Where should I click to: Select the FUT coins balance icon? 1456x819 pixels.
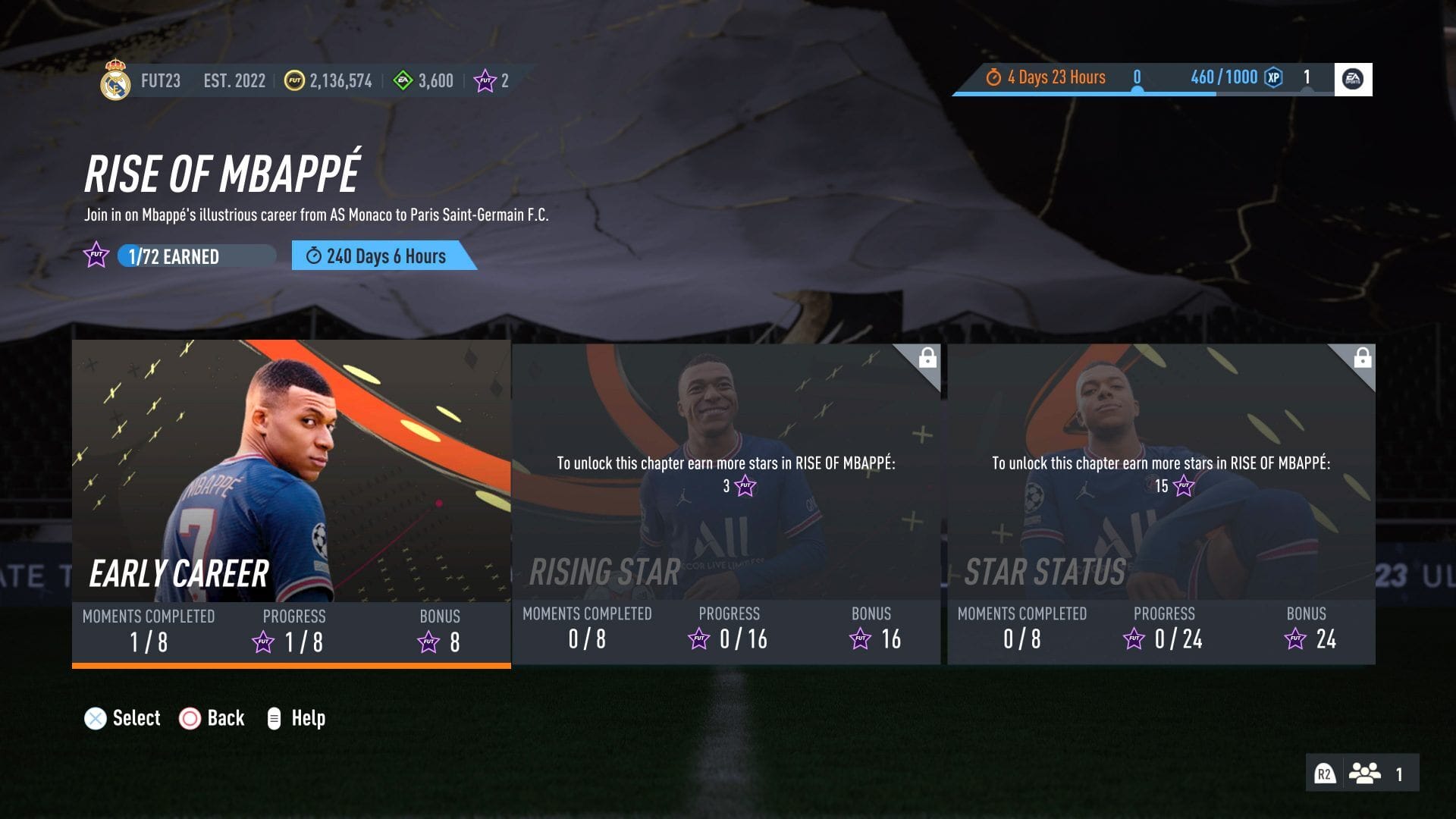(294, 79)
